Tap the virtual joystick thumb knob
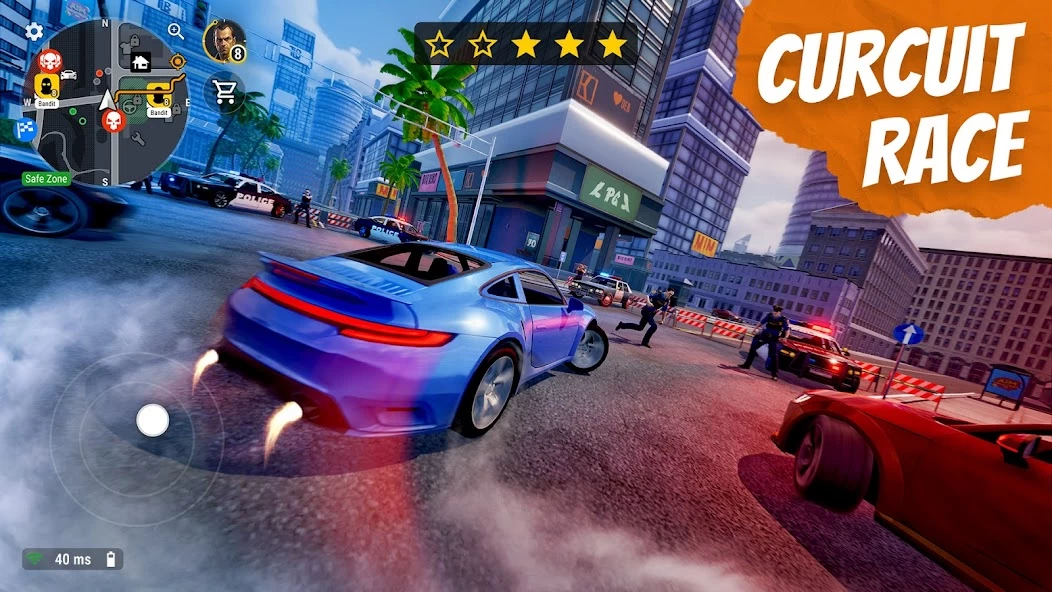 (x=152, y=420)
